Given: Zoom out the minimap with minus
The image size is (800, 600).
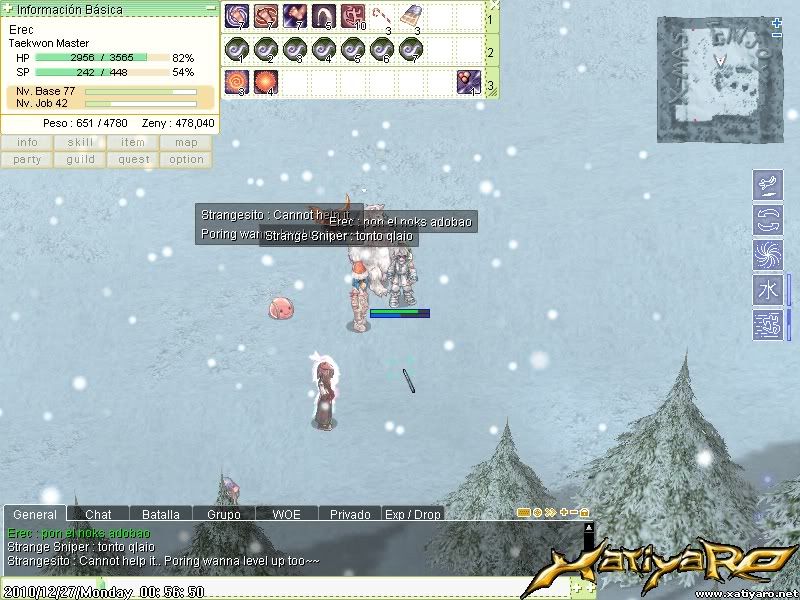Looking at the screenshot, I should click(x=777, y=34).
